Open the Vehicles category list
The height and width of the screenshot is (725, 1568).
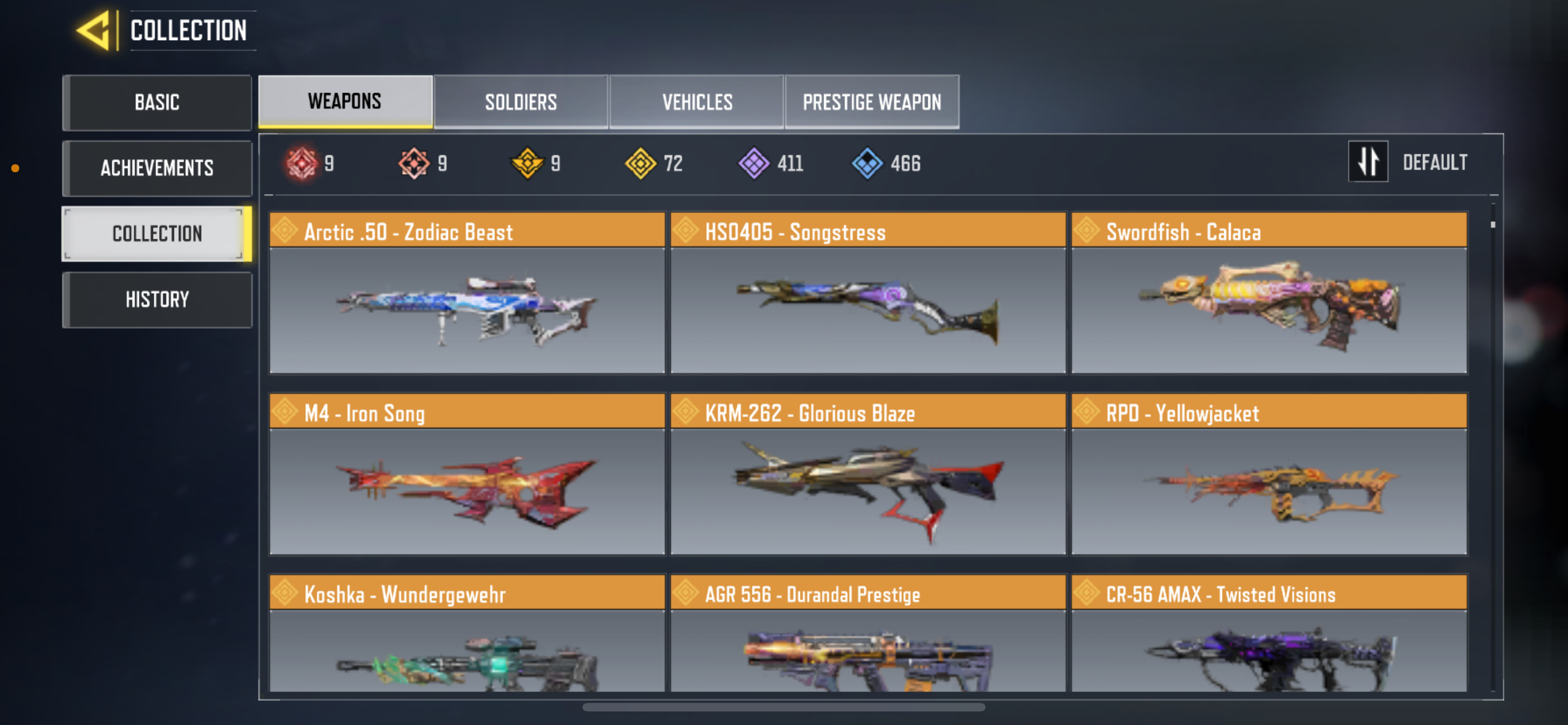(697, 102)
